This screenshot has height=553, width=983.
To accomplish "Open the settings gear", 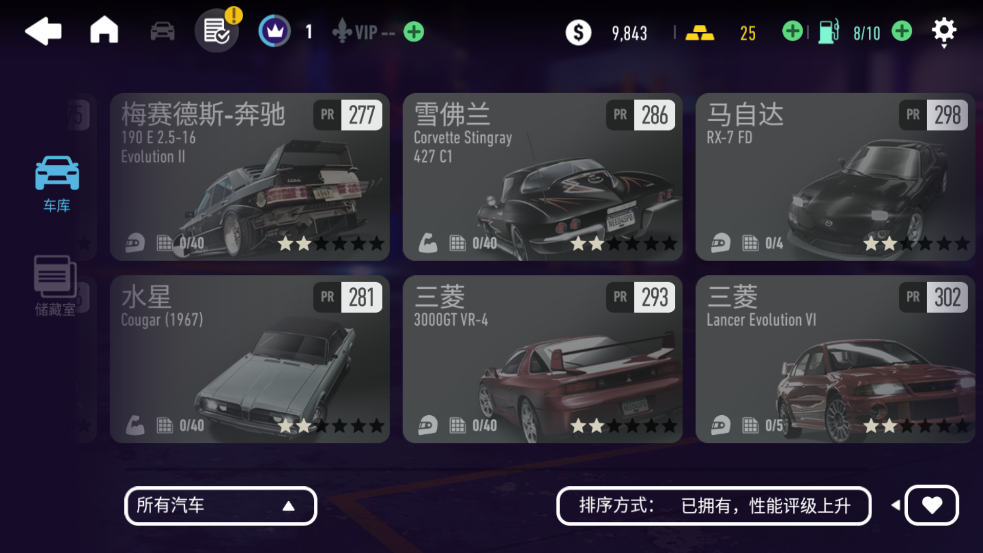I will (944, 31).
